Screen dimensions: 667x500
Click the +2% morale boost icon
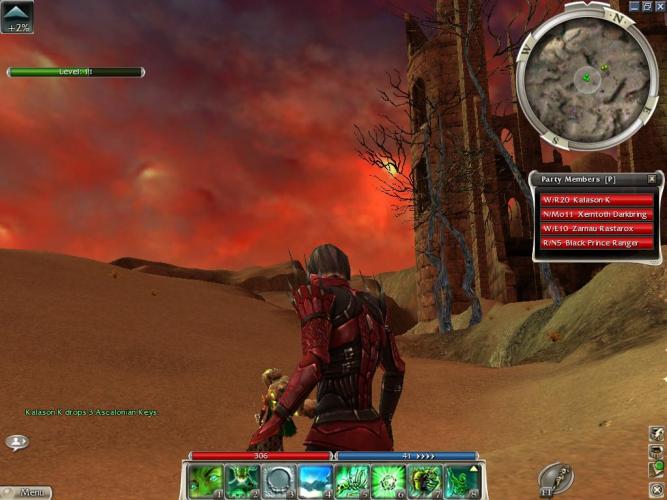[x=17, y=17]
